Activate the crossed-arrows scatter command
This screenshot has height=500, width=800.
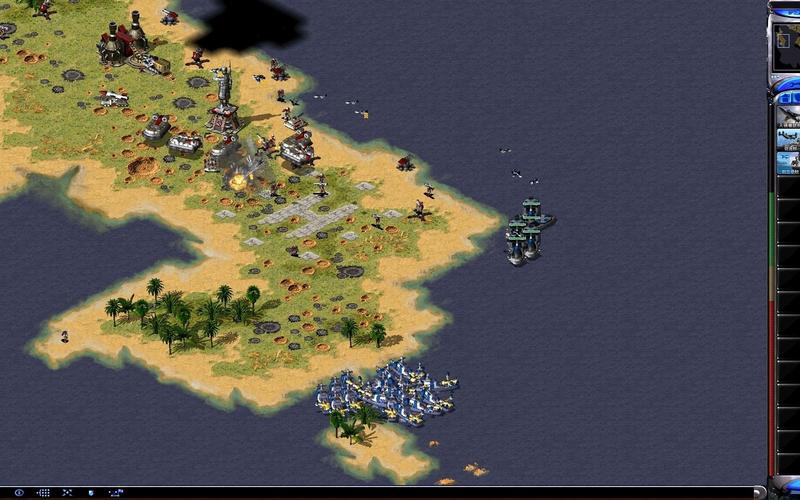point(67,493)
